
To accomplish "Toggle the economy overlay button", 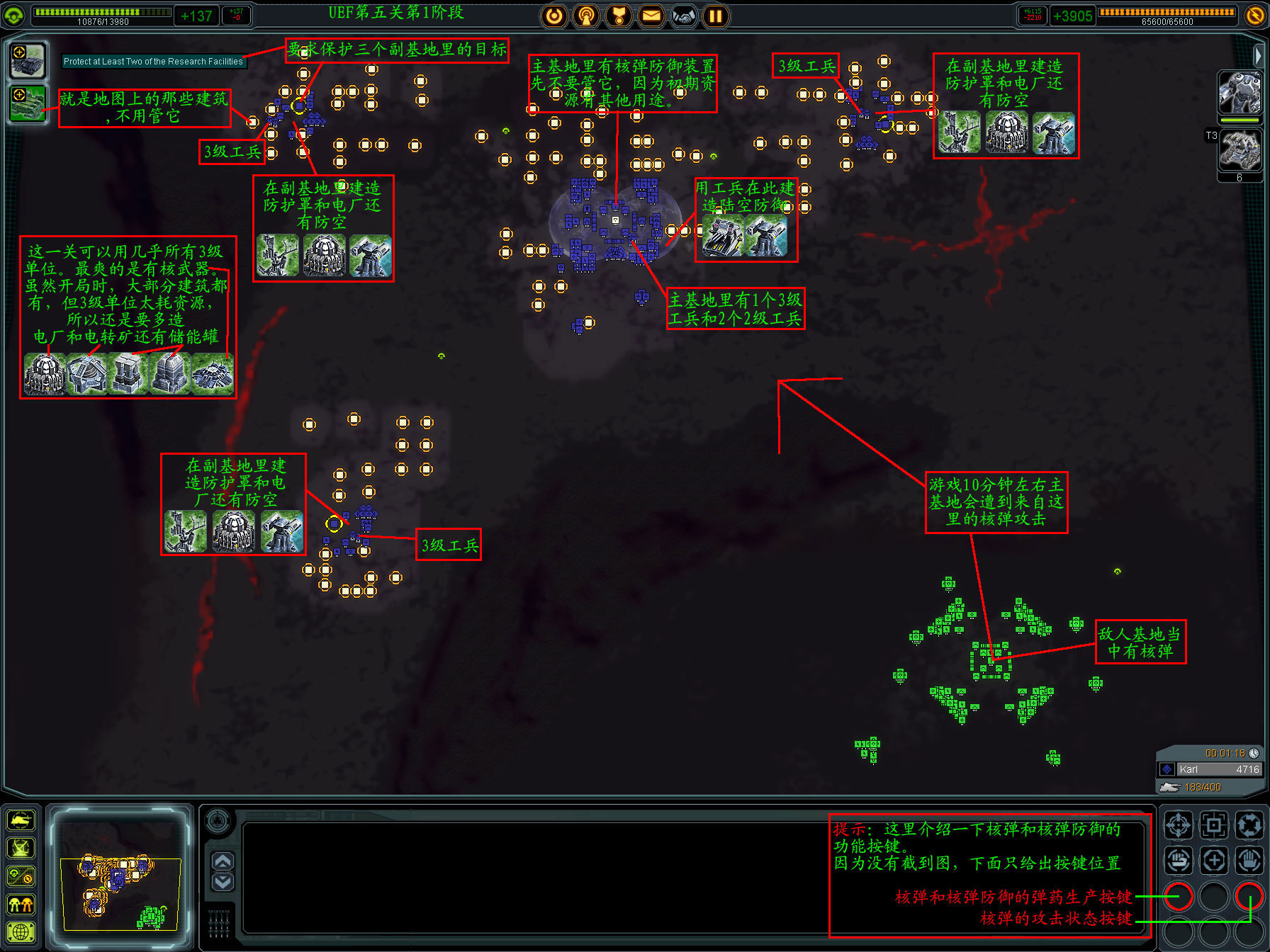I will coord(21,877).
